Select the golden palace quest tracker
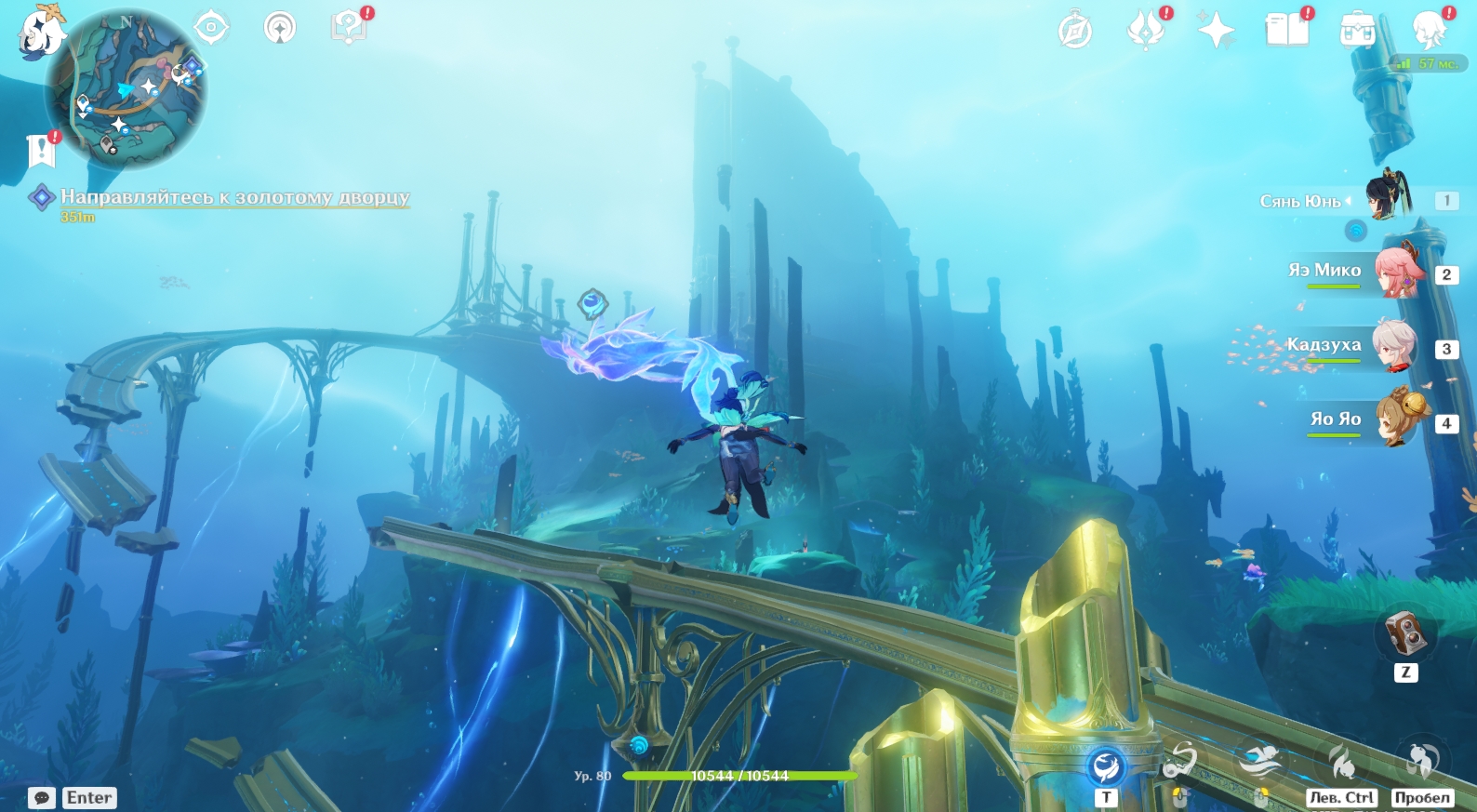1477x812 pixels. pyautogui.click(x=234, y=197)
